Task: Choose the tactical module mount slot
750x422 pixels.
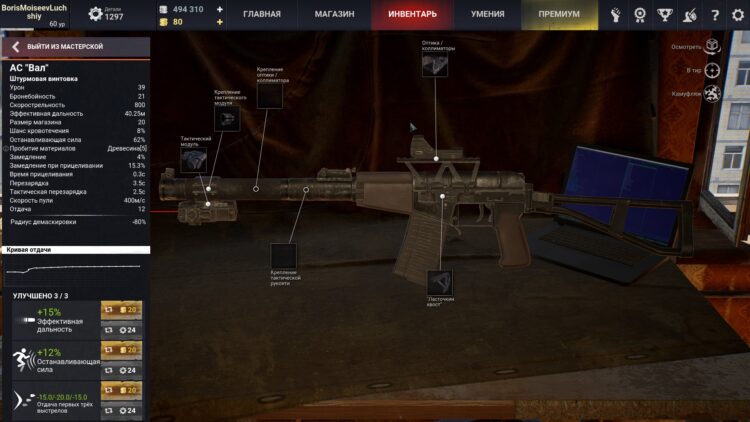Action: [x=228, y=120]
